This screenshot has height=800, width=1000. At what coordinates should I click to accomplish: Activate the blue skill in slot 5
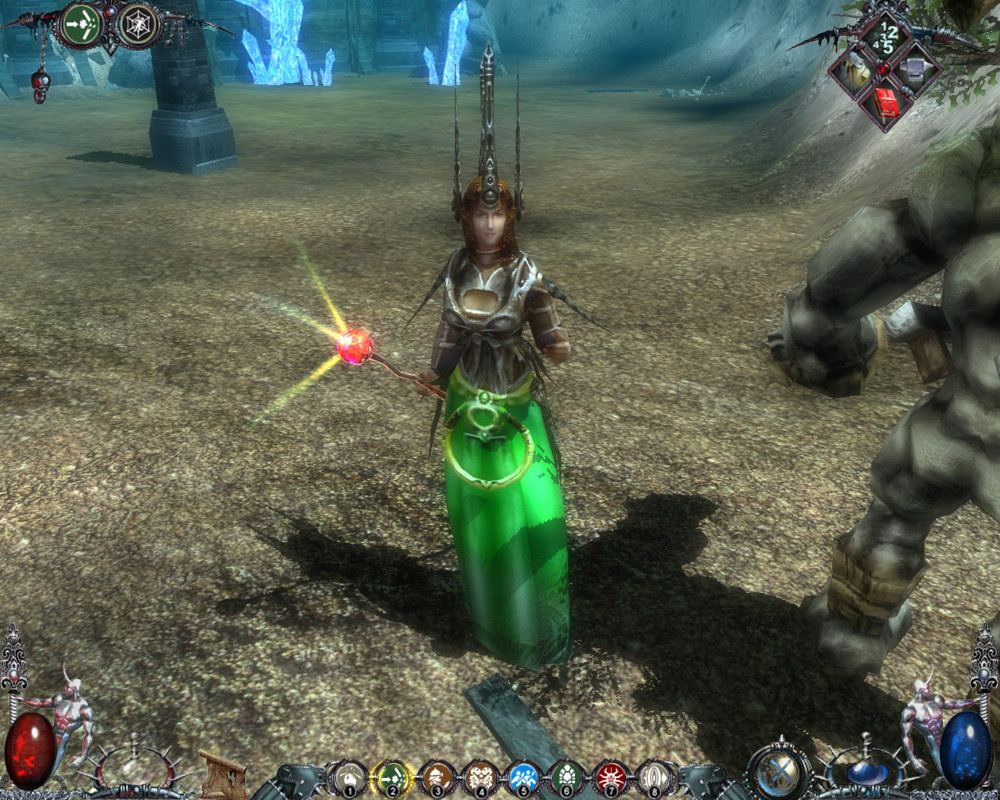524,777
